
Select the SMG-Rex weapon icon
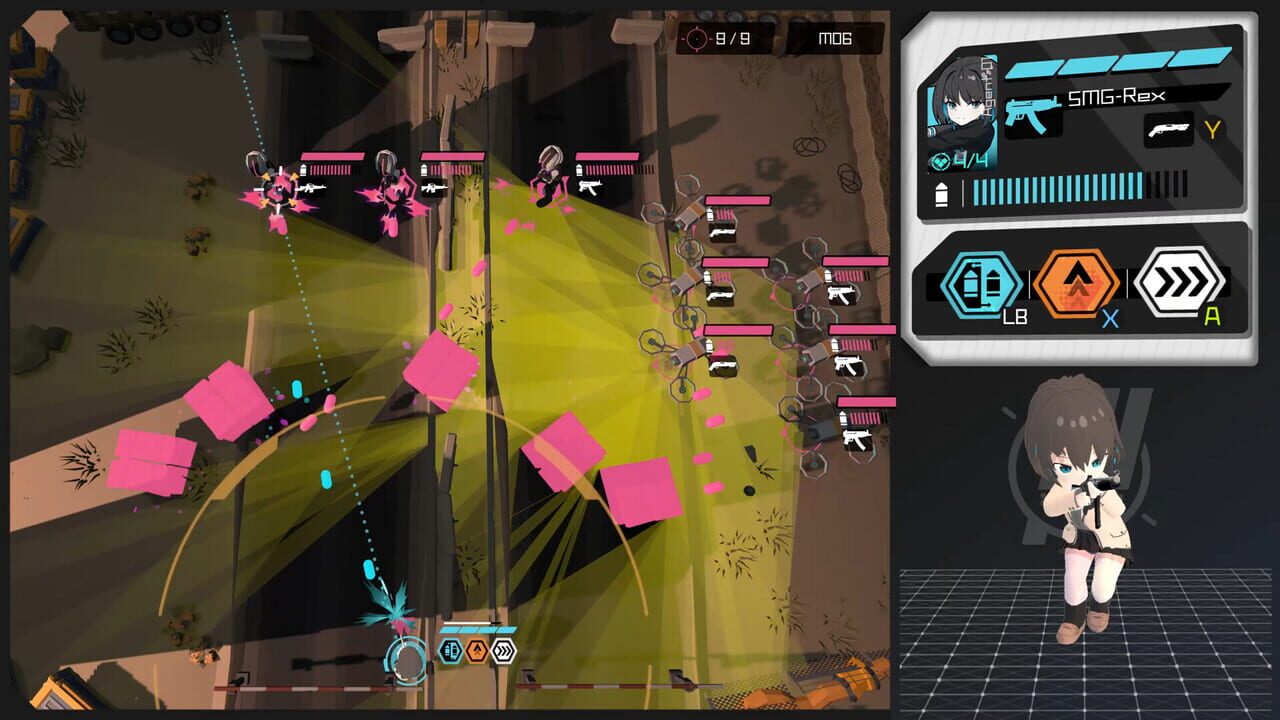[1034, 115]
